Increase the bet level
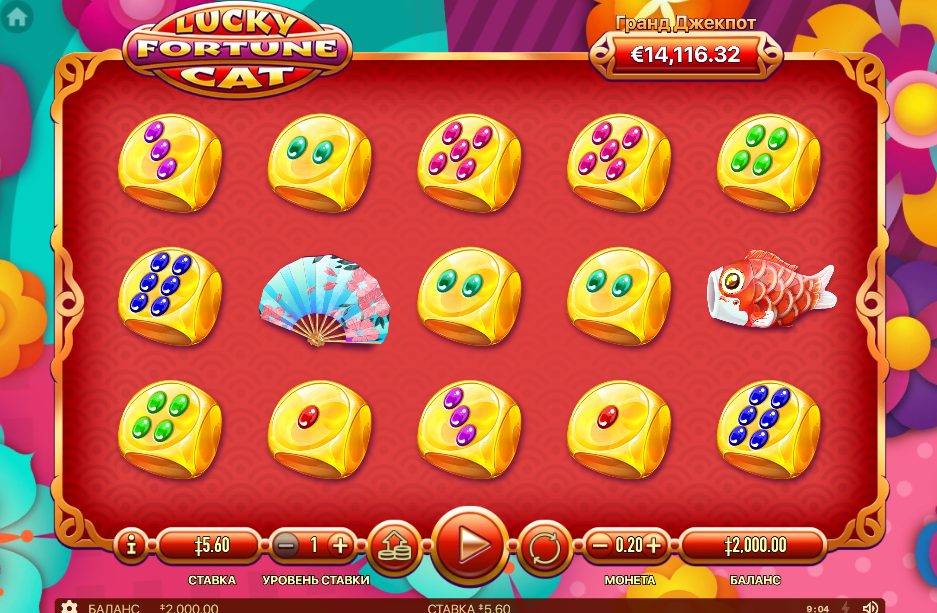Viewport: 937px width, 613px height. click(x=340, y=546)
